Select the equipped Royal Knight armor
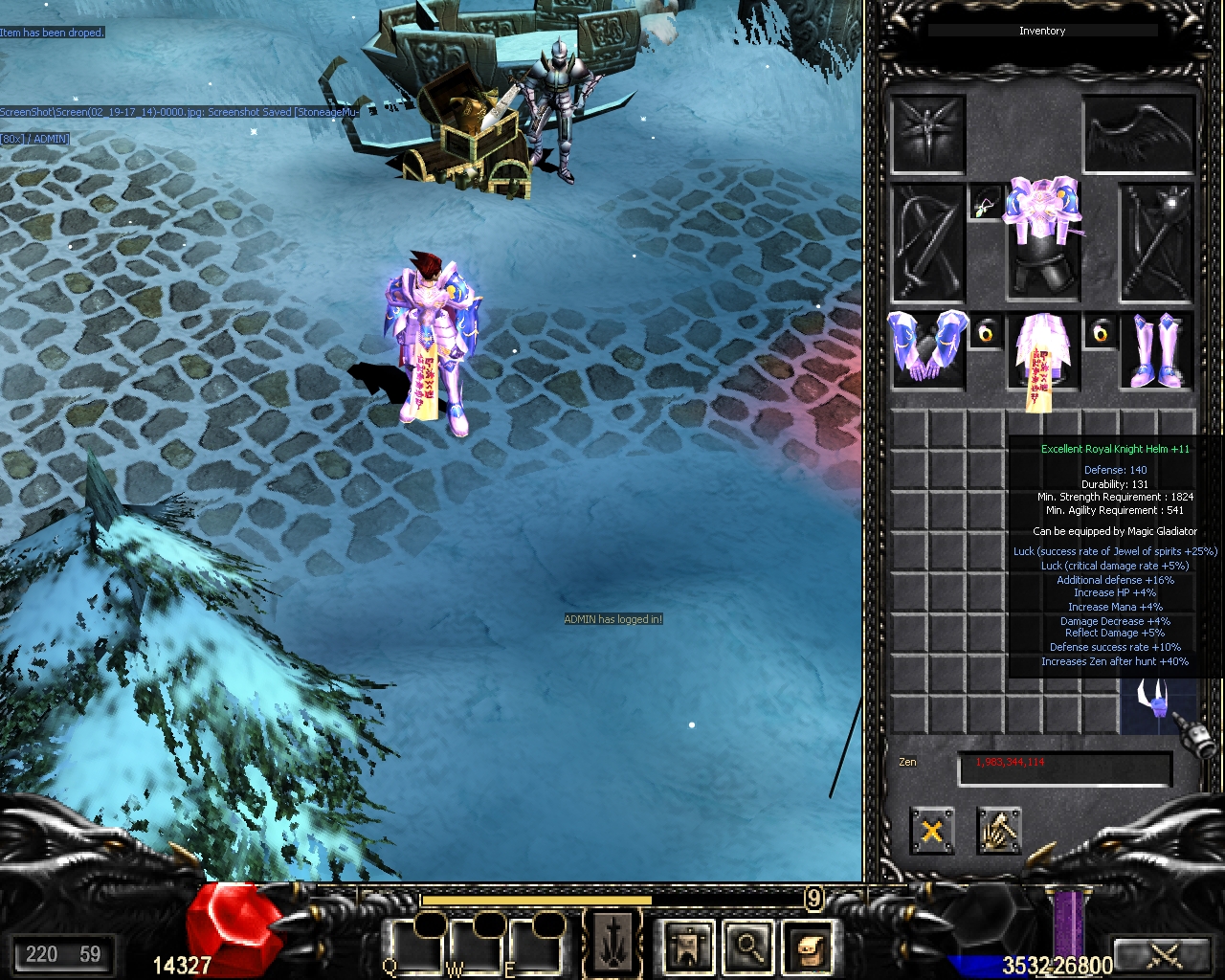Viewport: 1225px width, 980px height. point(1042,239)
